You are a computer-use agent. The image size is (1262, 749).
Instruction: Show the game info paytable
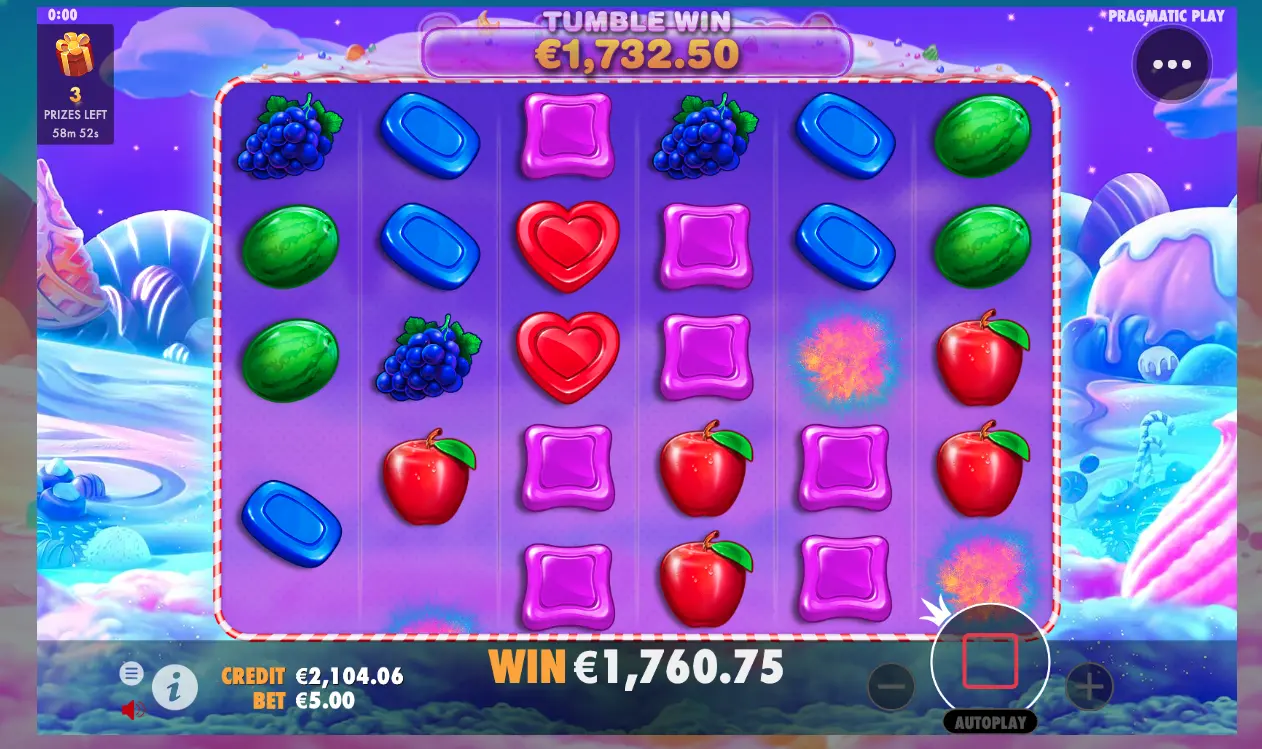(174, 687)
